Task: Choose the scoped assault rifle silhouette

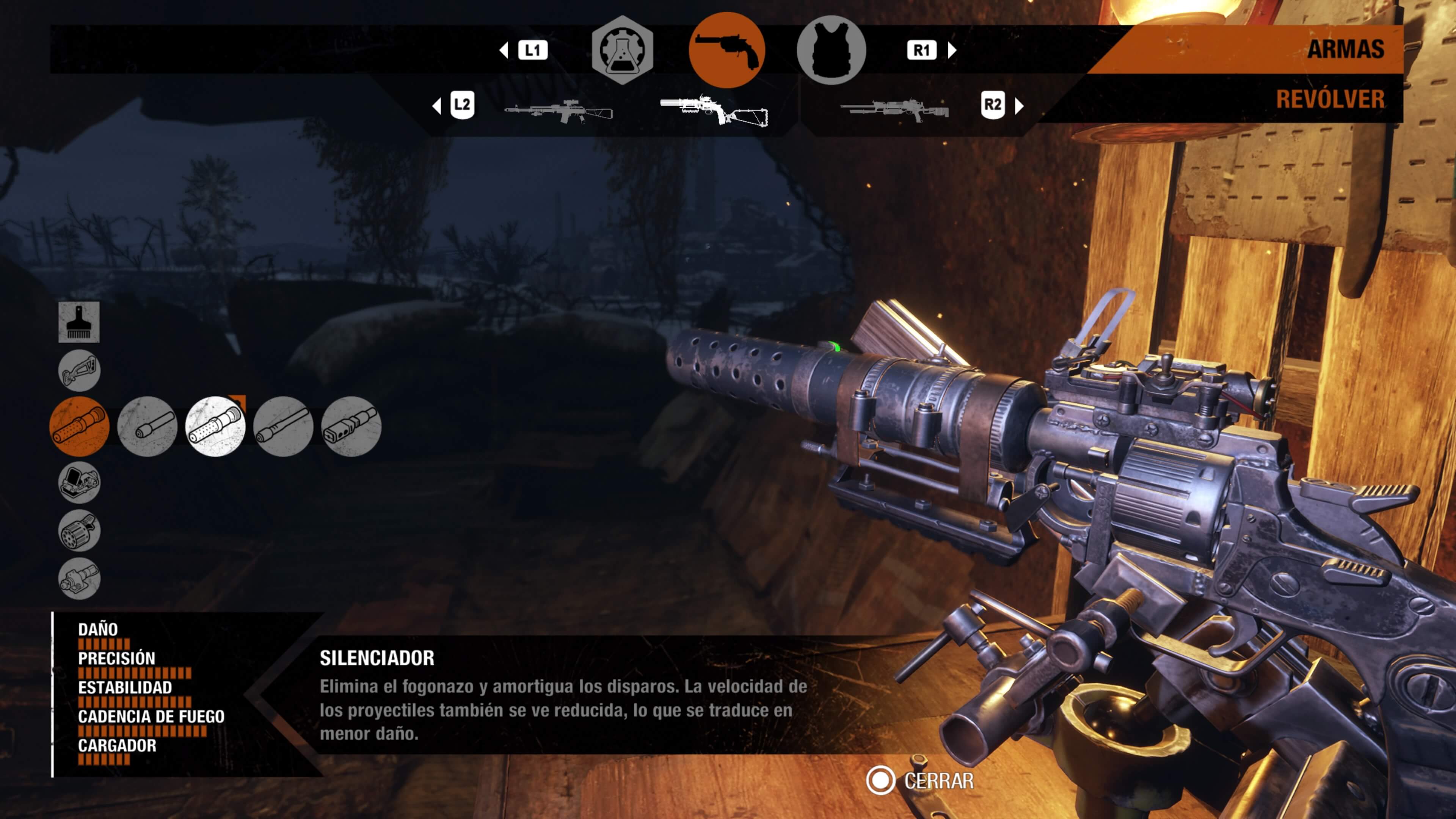Action: tap(559, 111)
